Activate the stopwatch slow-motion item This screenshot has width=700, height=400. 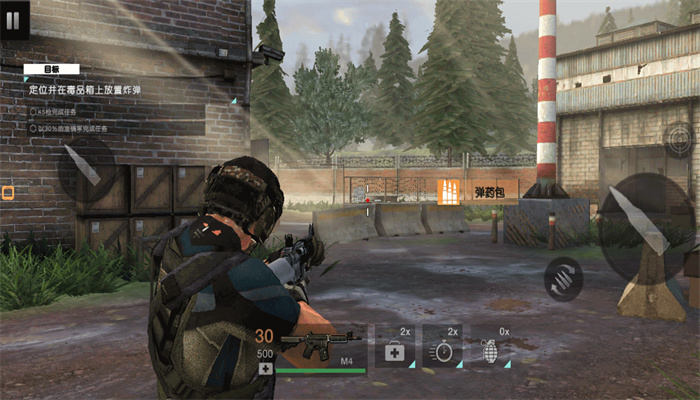[443, 348]
